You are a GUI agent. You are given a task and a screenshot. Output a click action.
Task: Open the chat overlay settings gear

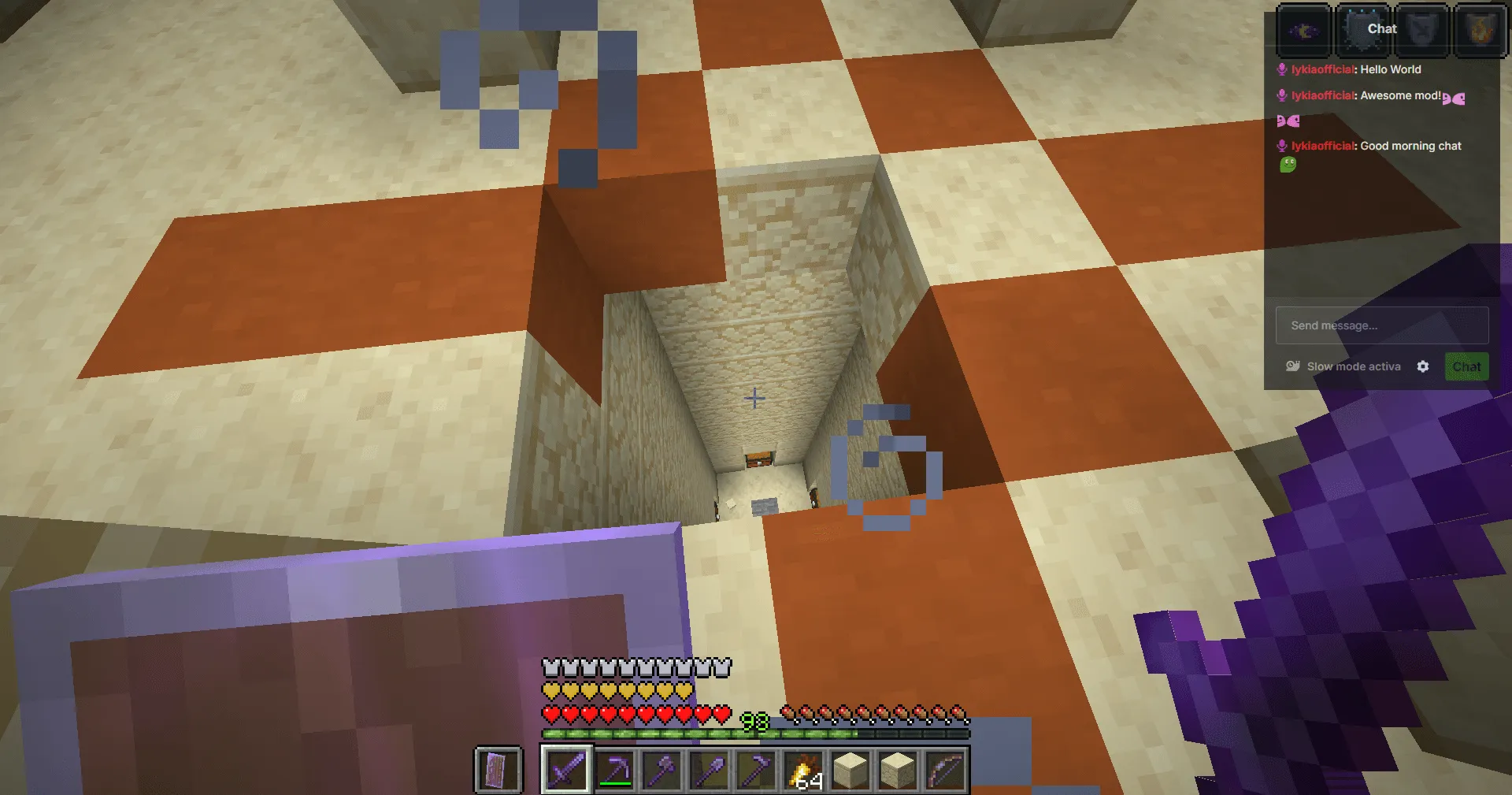[1423, 366]
